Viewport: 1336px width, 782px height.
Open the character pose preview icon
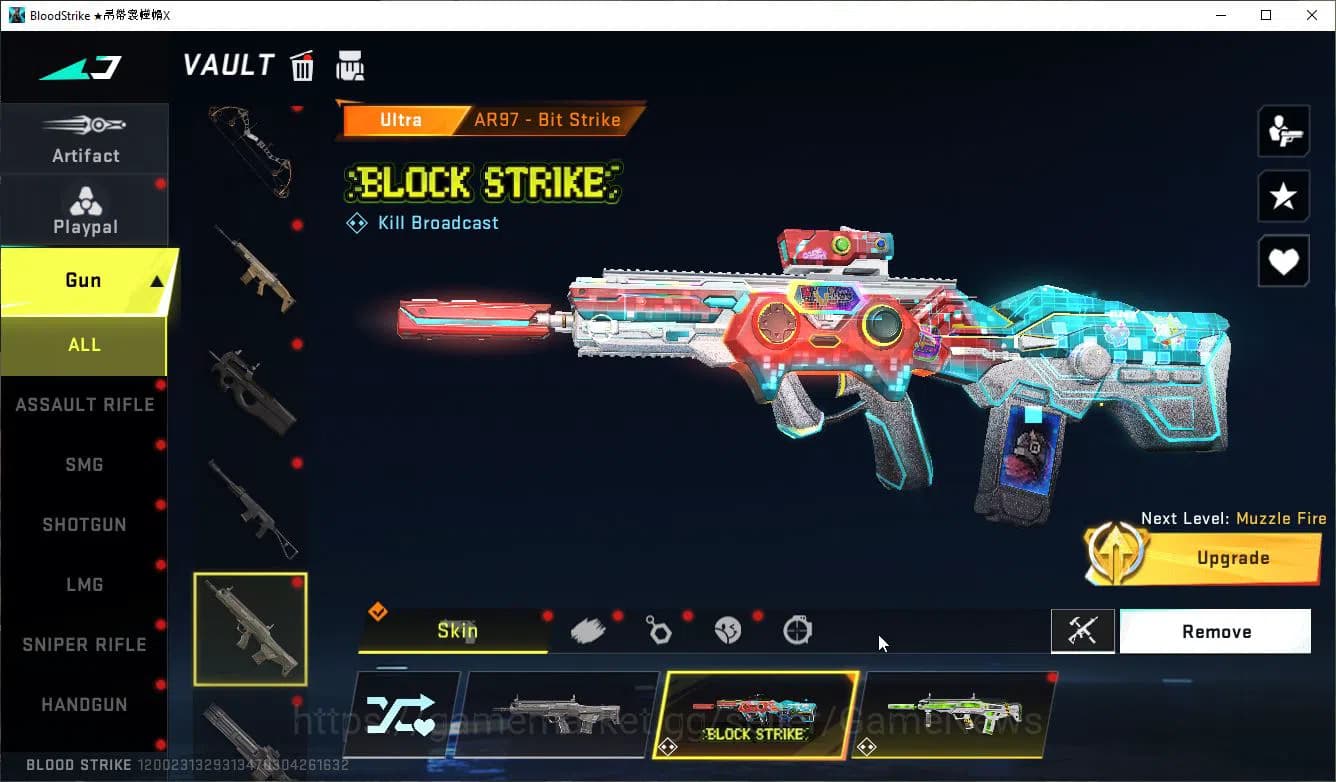pos(1283,130)
